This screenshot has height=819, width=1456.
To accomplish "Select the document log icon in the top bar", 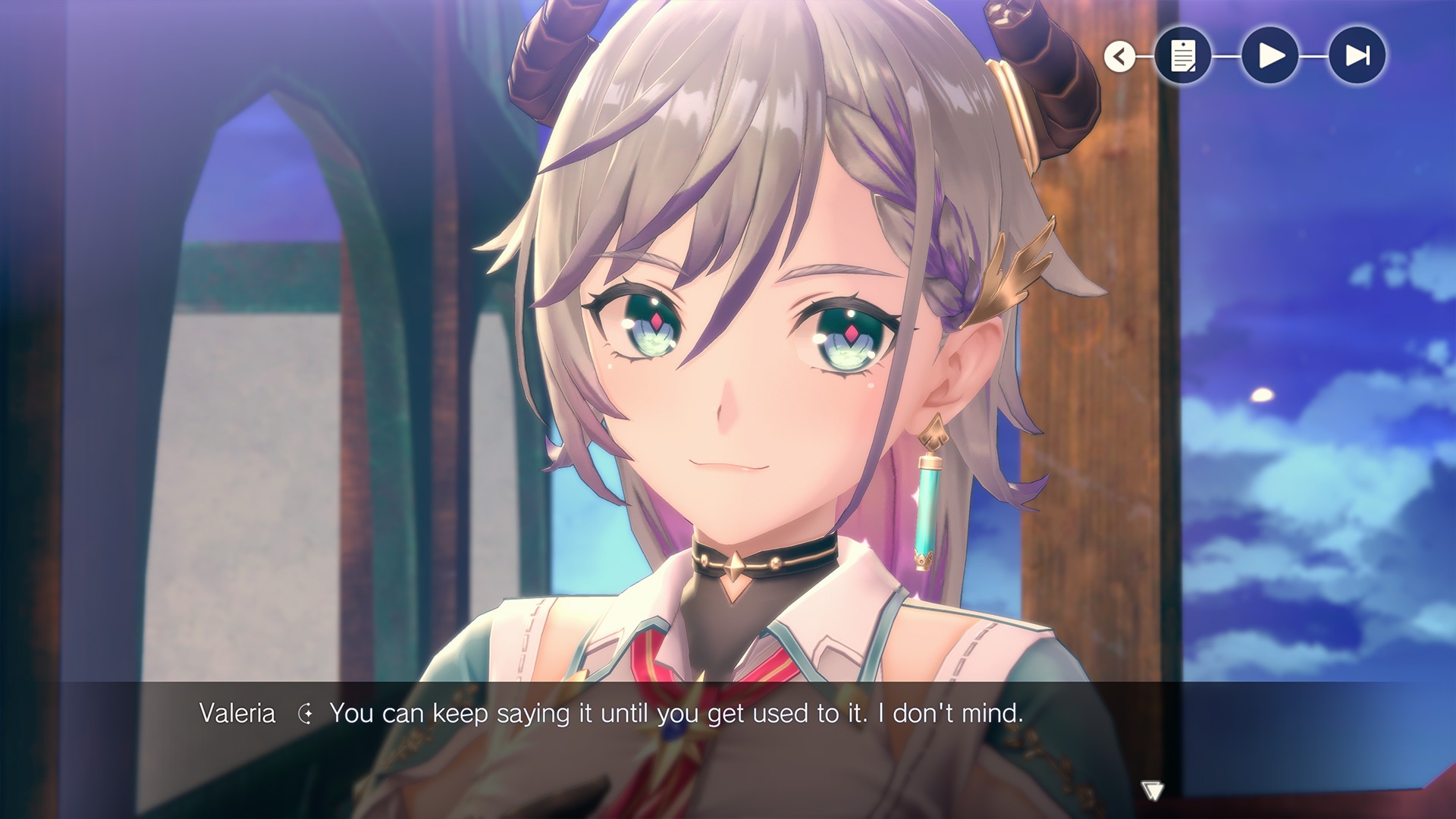I will click(x=1185, y=55).
